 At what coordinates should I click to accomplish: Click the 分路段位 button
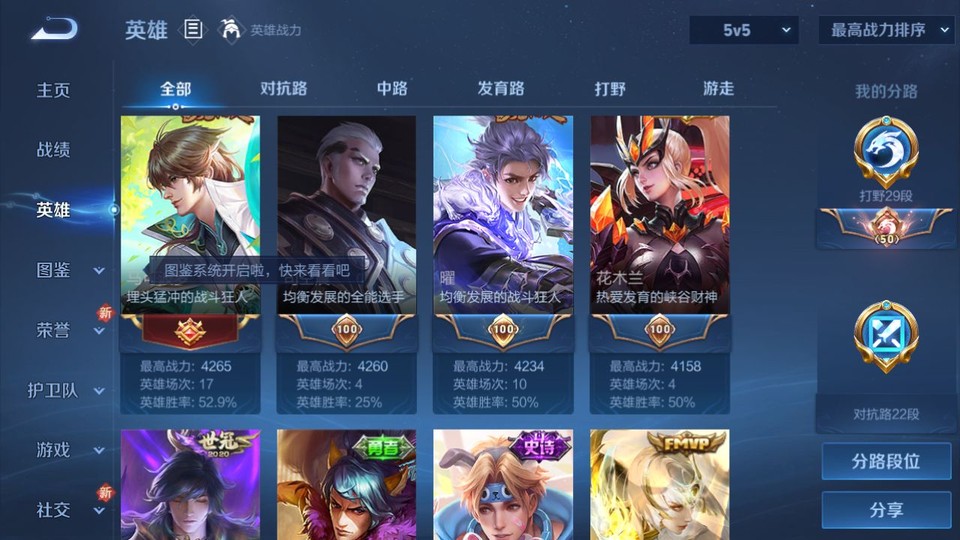click(x=886, y=462)
